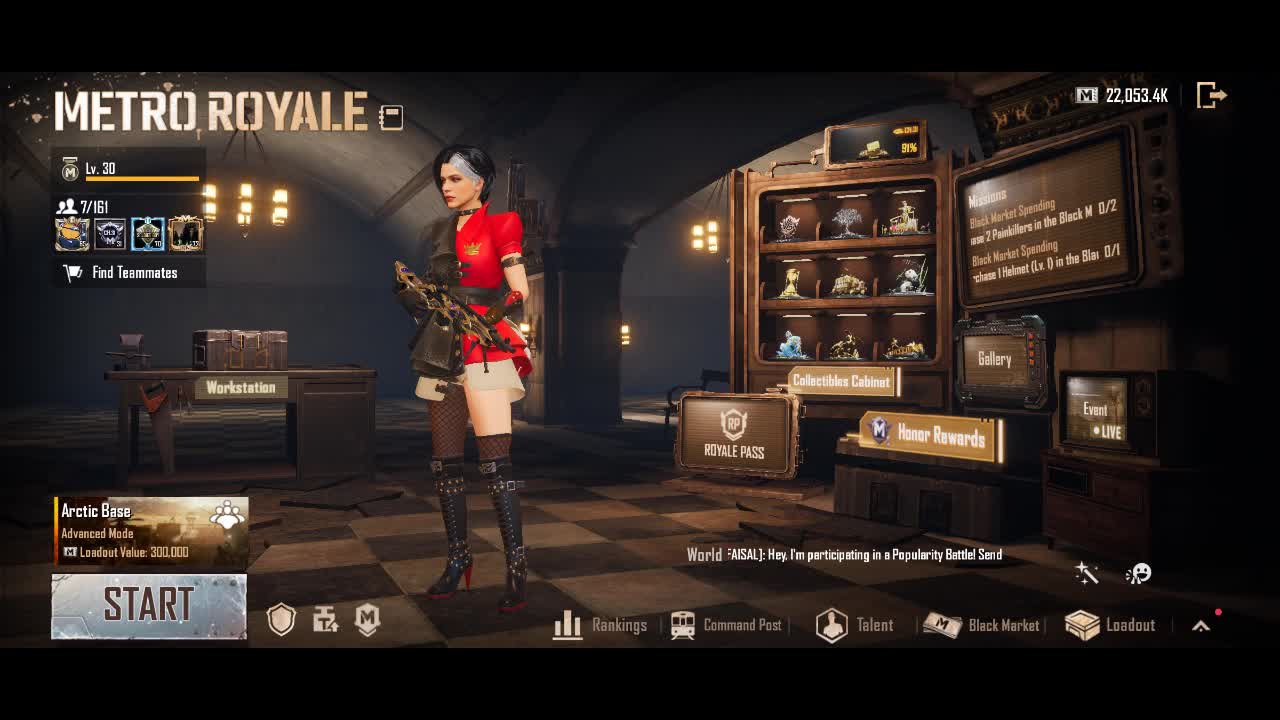Expand the bottom menu arrow
1280x720 pixels.
pyautogui.click(x=1201, y=626)
